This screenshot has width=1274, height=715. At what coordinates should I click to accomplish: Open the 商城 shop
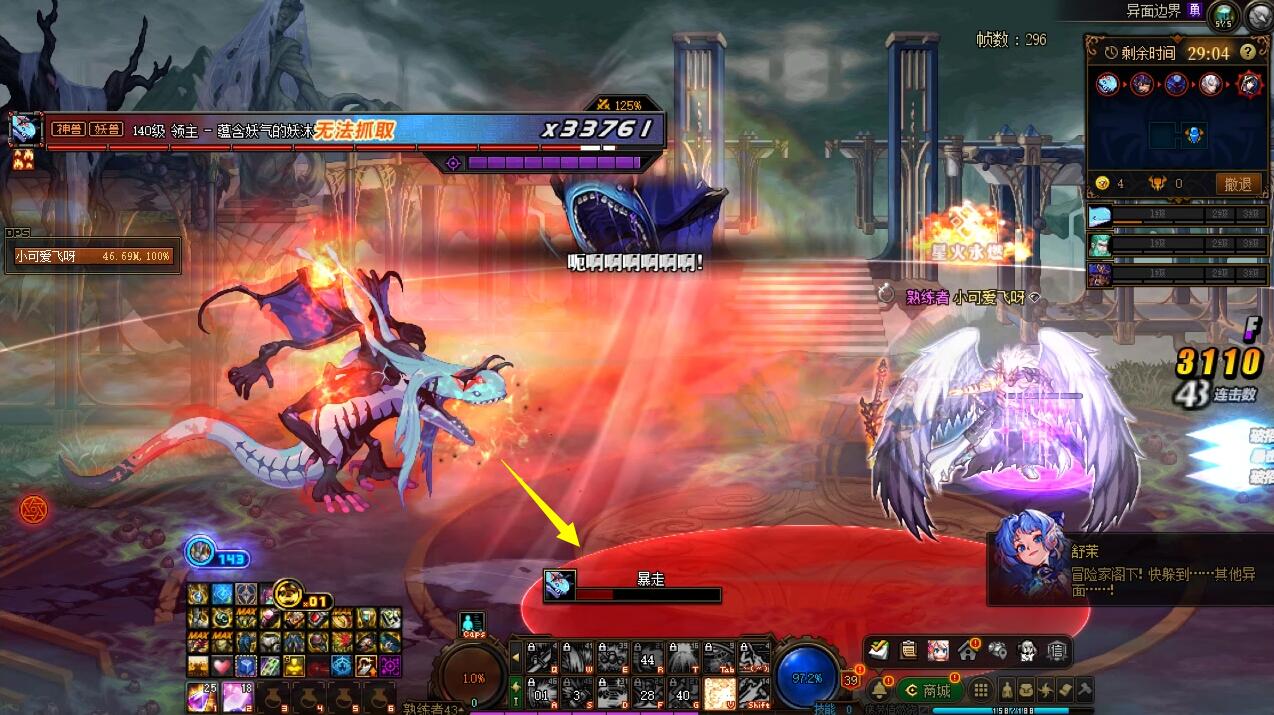tap(930, 690)
